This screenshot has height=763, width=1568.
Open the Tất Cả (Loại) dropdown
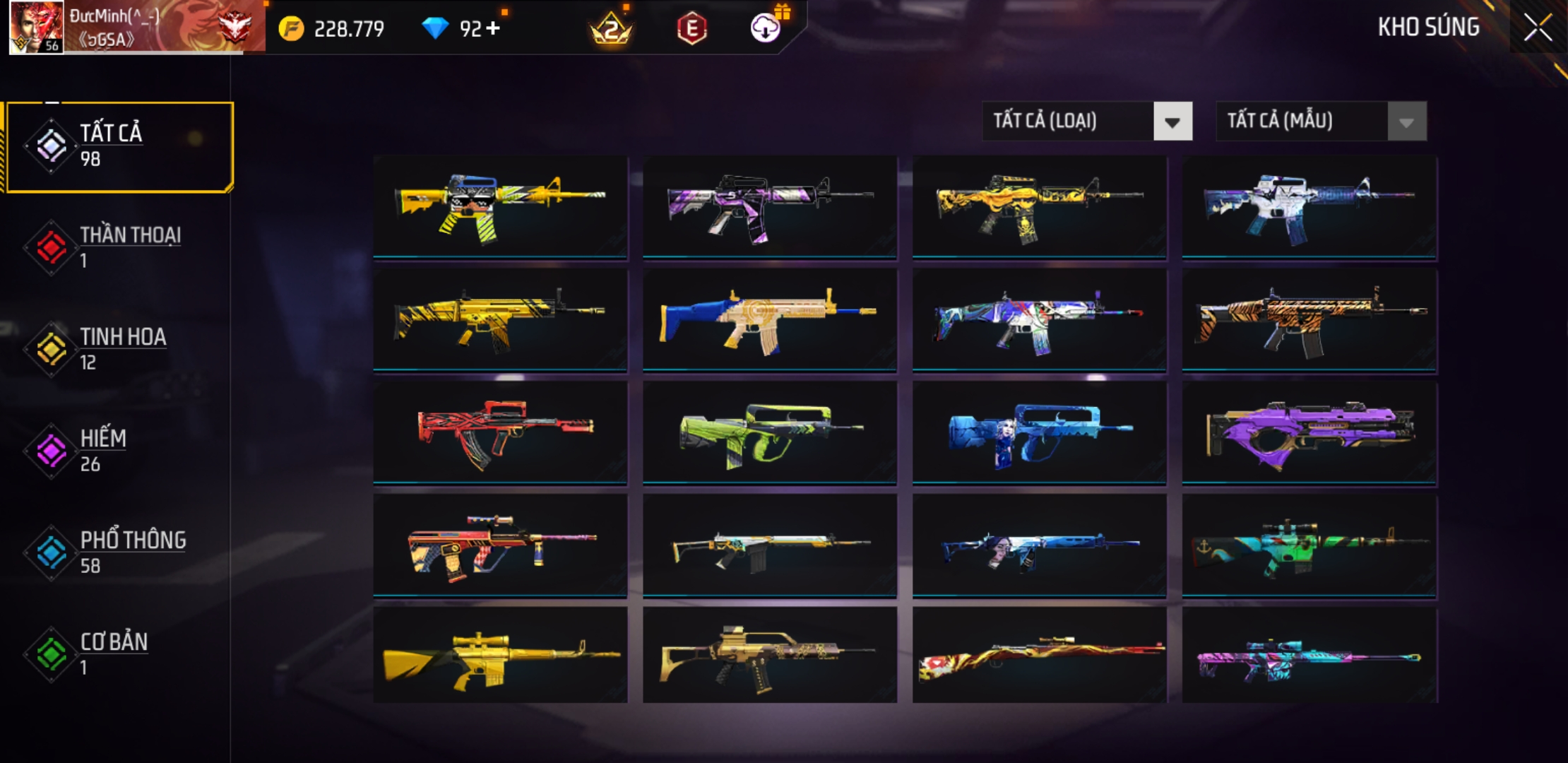pos(1086,121)
